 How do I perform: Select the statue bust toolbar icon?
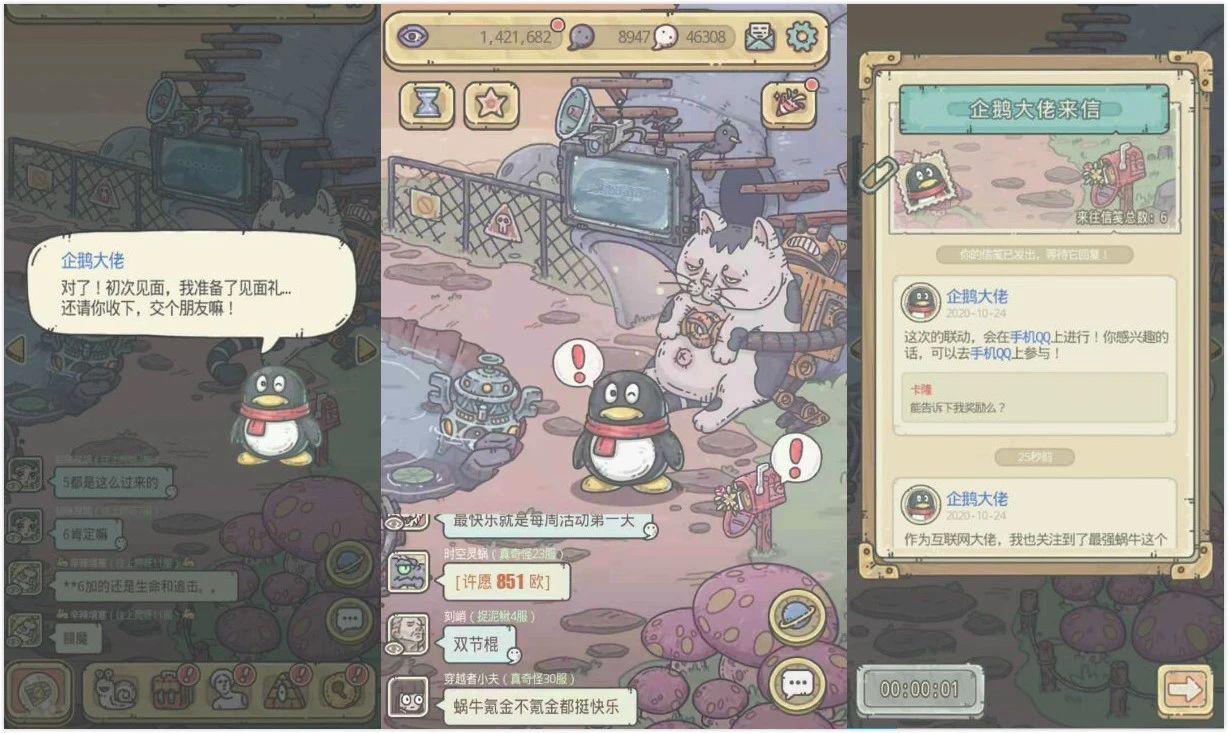coord(230,689)
